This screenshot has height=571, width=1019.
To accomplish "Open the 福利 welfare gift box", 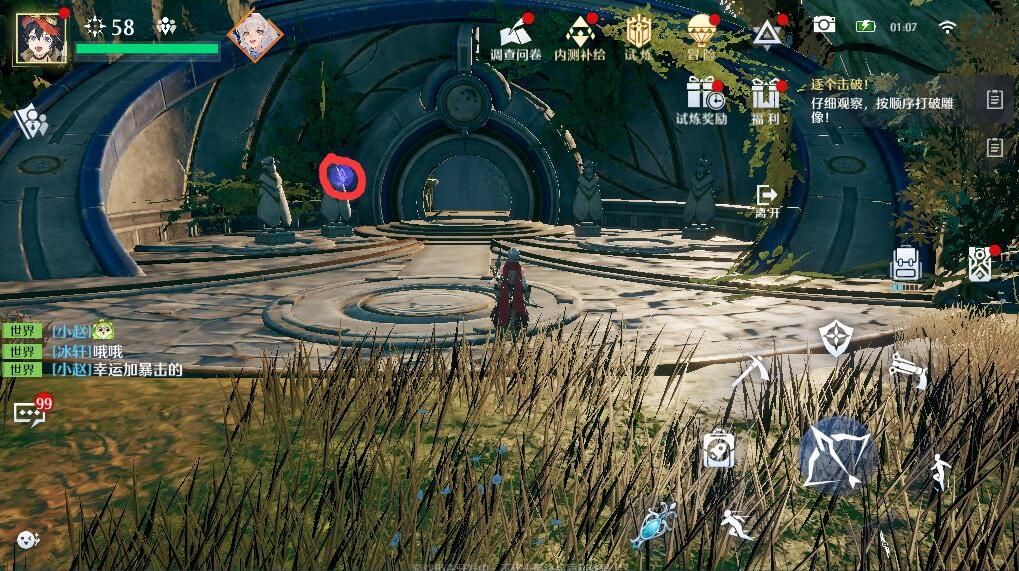I will (x=766, y=97).
